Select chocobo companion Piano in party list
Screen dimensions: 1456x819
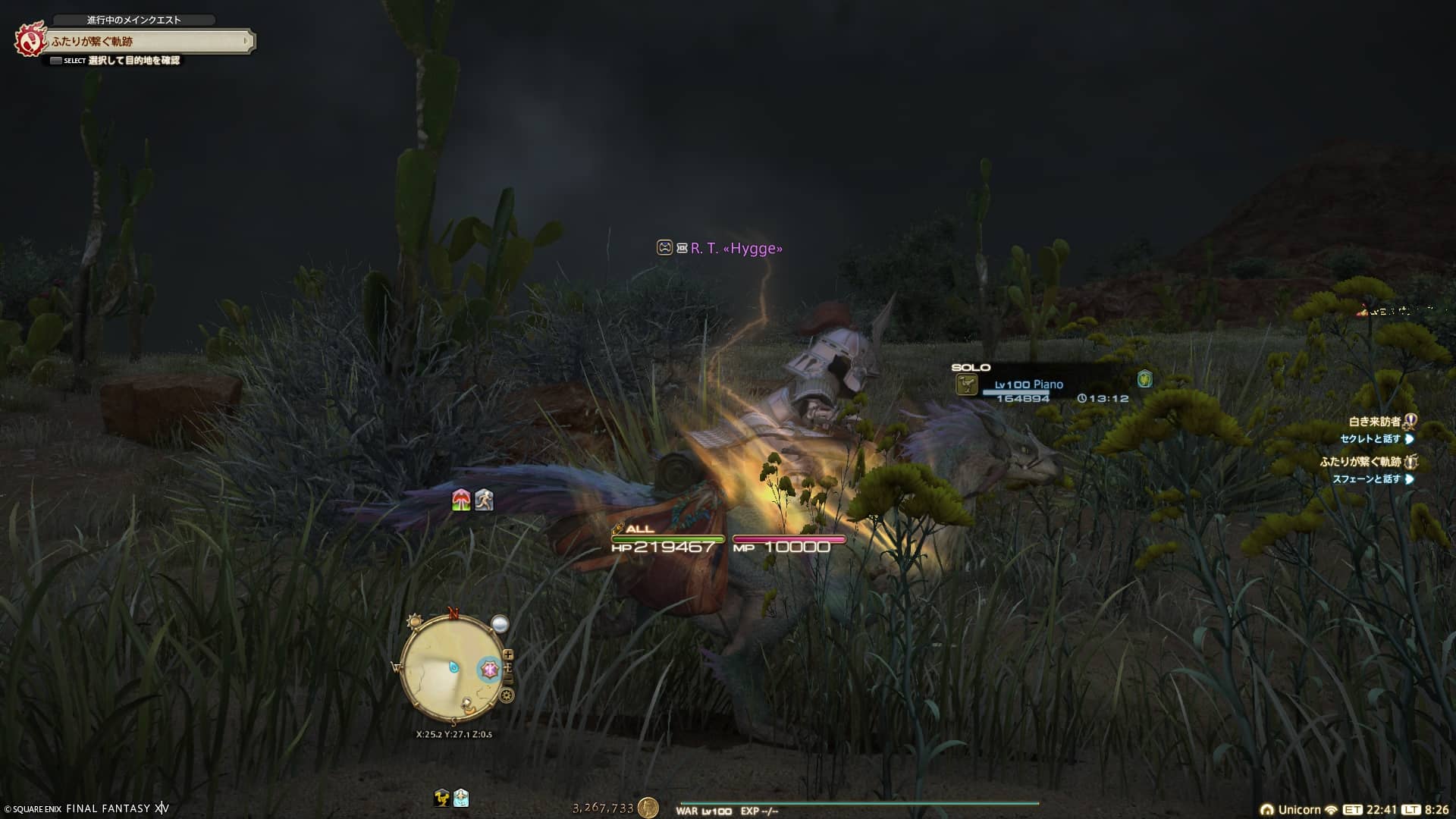click(1028, 385)
